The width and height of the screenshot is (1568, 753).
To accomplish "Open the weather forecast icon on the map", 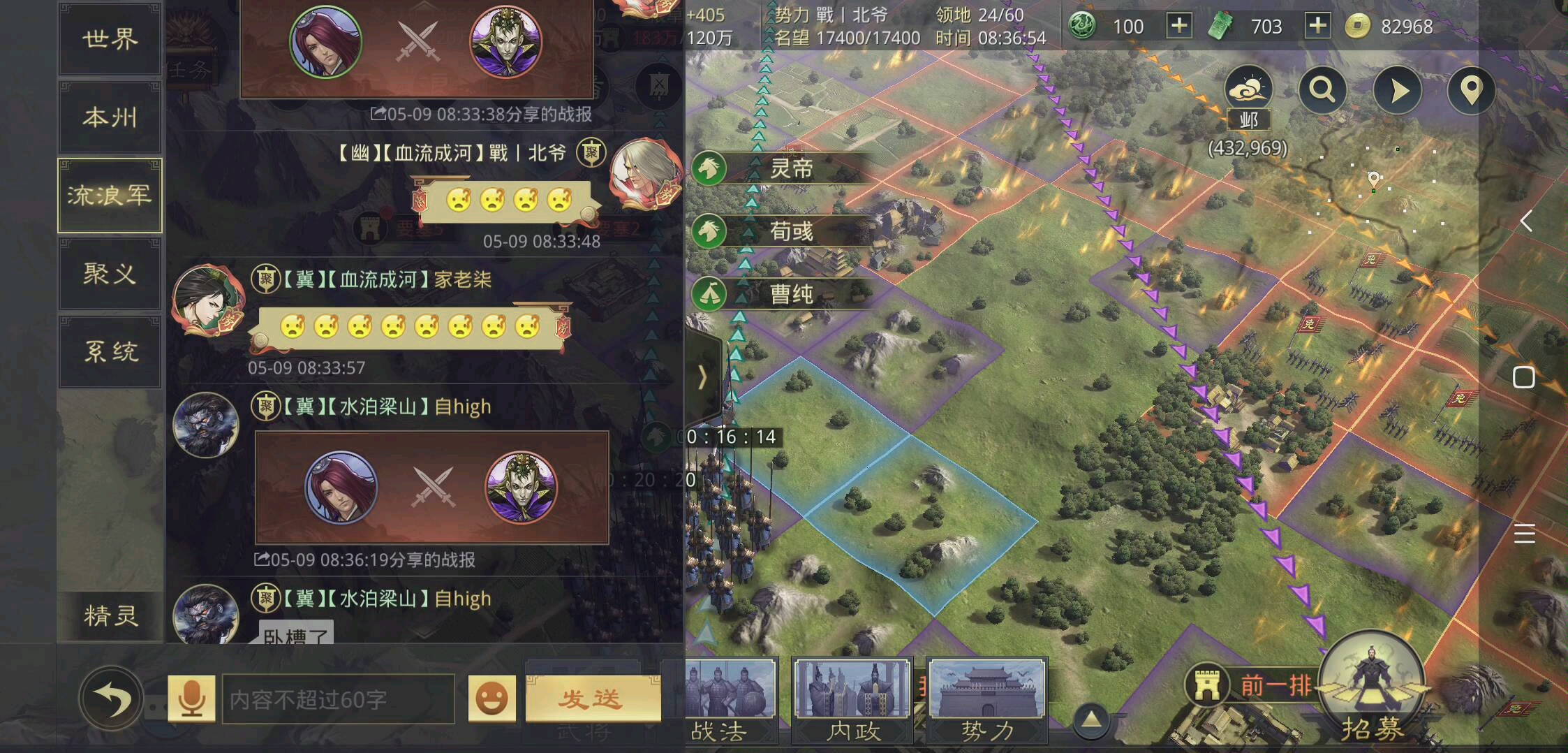I will (1249, 89).
